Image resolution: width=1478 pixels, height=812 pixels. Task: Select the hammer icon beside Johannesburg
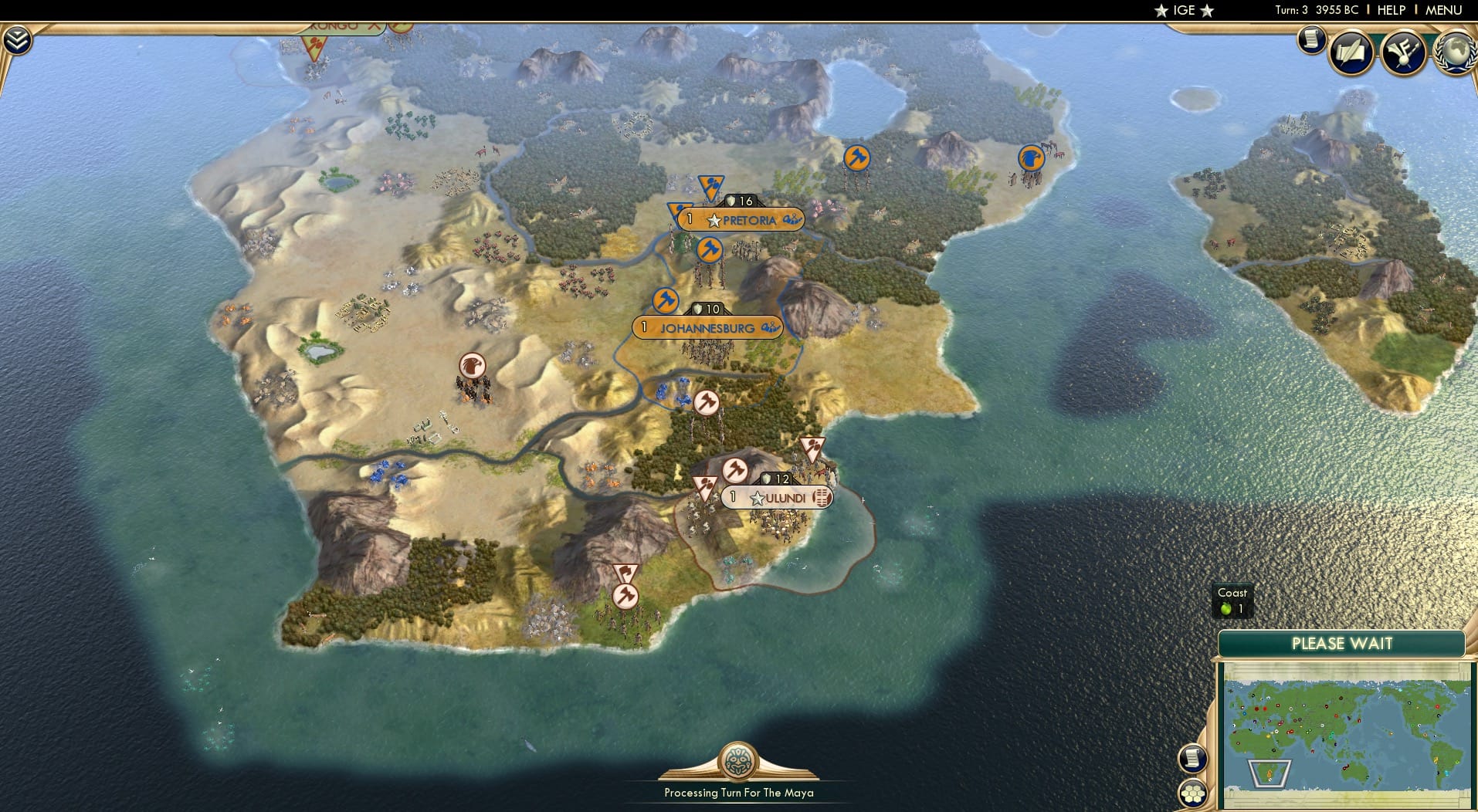tap(664, 302)
